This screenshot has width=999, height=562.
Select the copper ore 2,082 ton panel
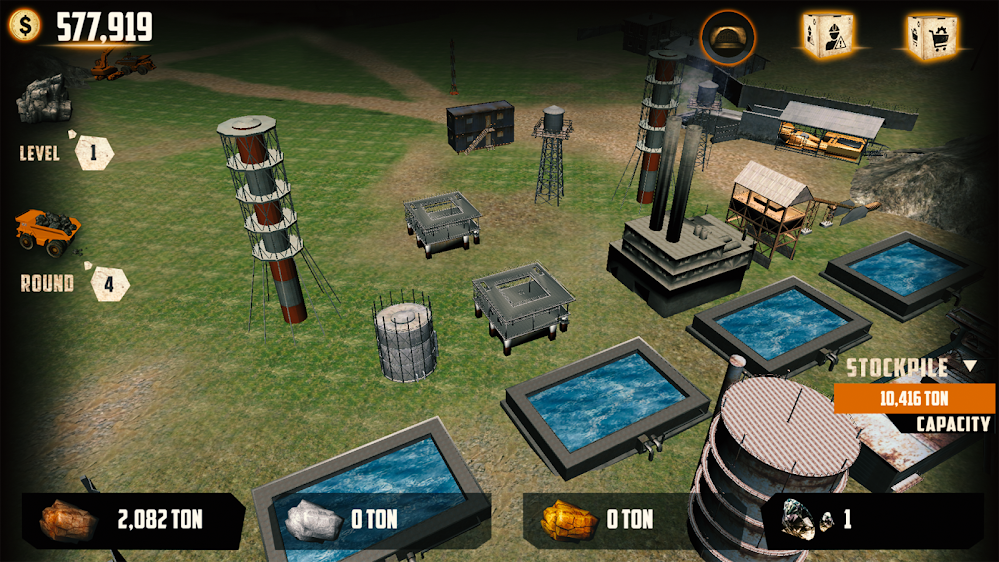point(133,520)
